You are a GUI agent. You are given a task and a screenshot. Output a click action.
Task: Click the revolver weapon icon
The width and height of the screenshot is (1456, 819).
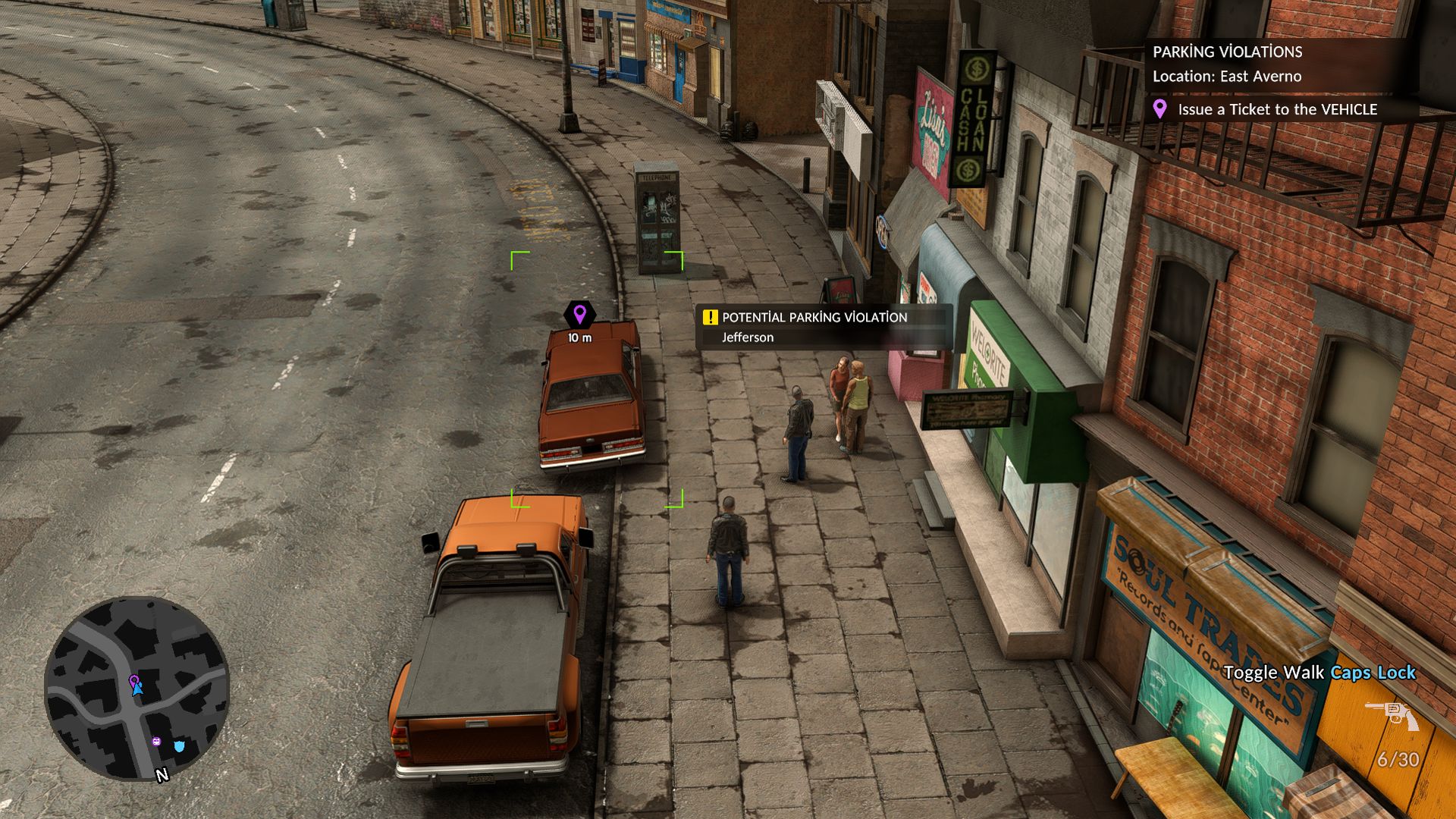coord(1392,714)
